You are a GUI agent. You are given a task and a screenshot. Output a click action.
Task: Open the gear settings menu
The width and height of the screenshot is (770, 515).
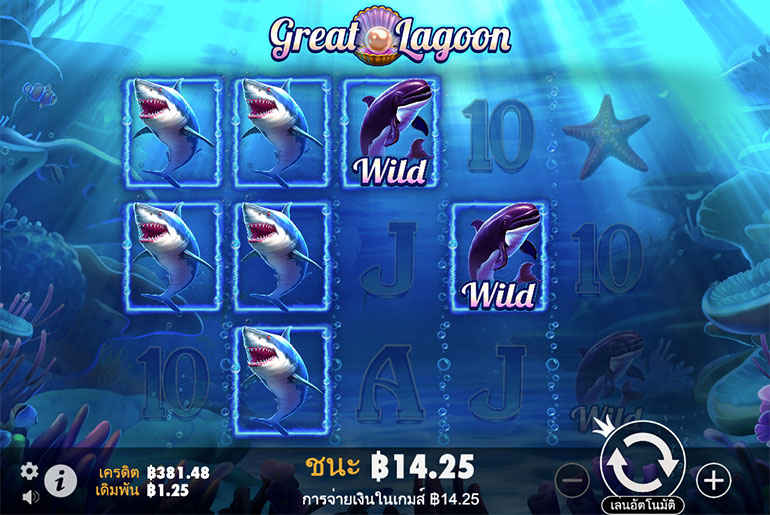30,470
